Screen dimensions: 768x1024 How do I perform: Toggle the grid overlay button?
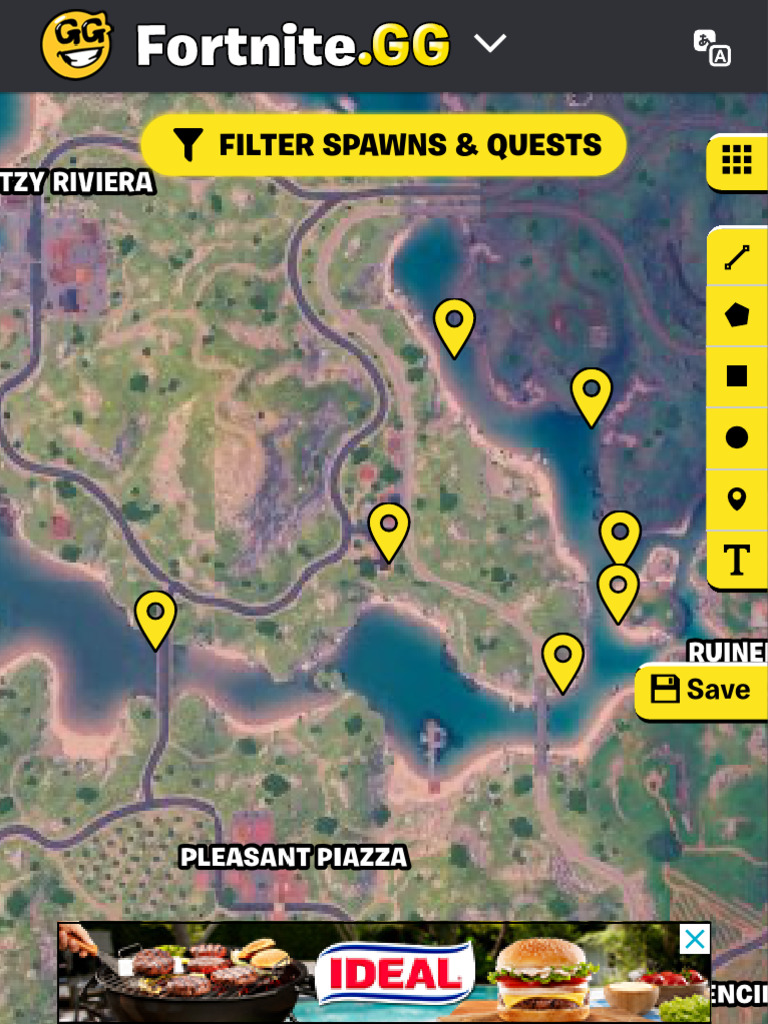point(736,160)
